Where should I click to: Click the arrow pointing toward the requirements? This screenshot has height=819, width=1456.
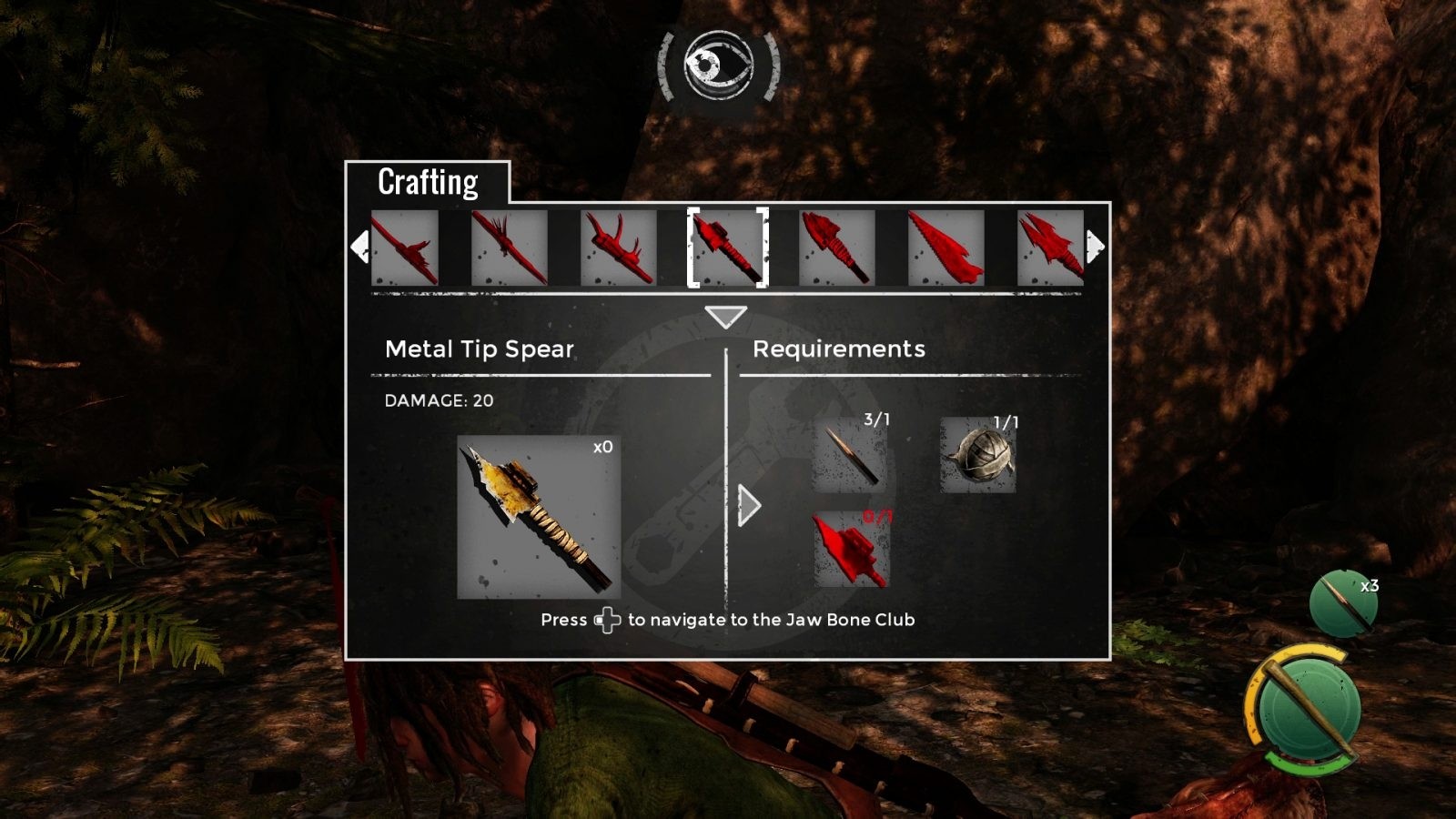[749, 506]
